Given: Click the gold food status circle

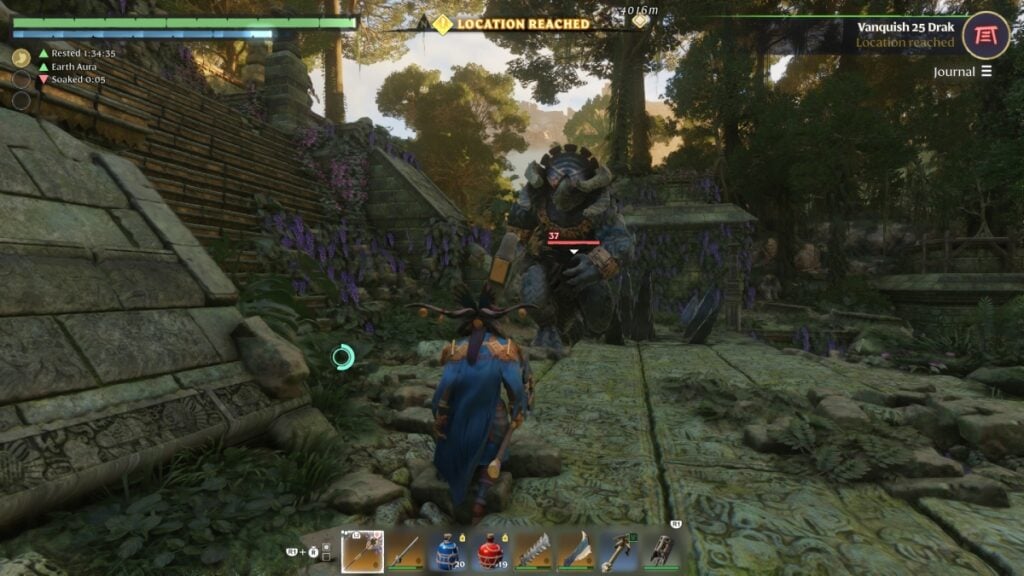Looking at the screenshot, I should [x=21, y=58].
